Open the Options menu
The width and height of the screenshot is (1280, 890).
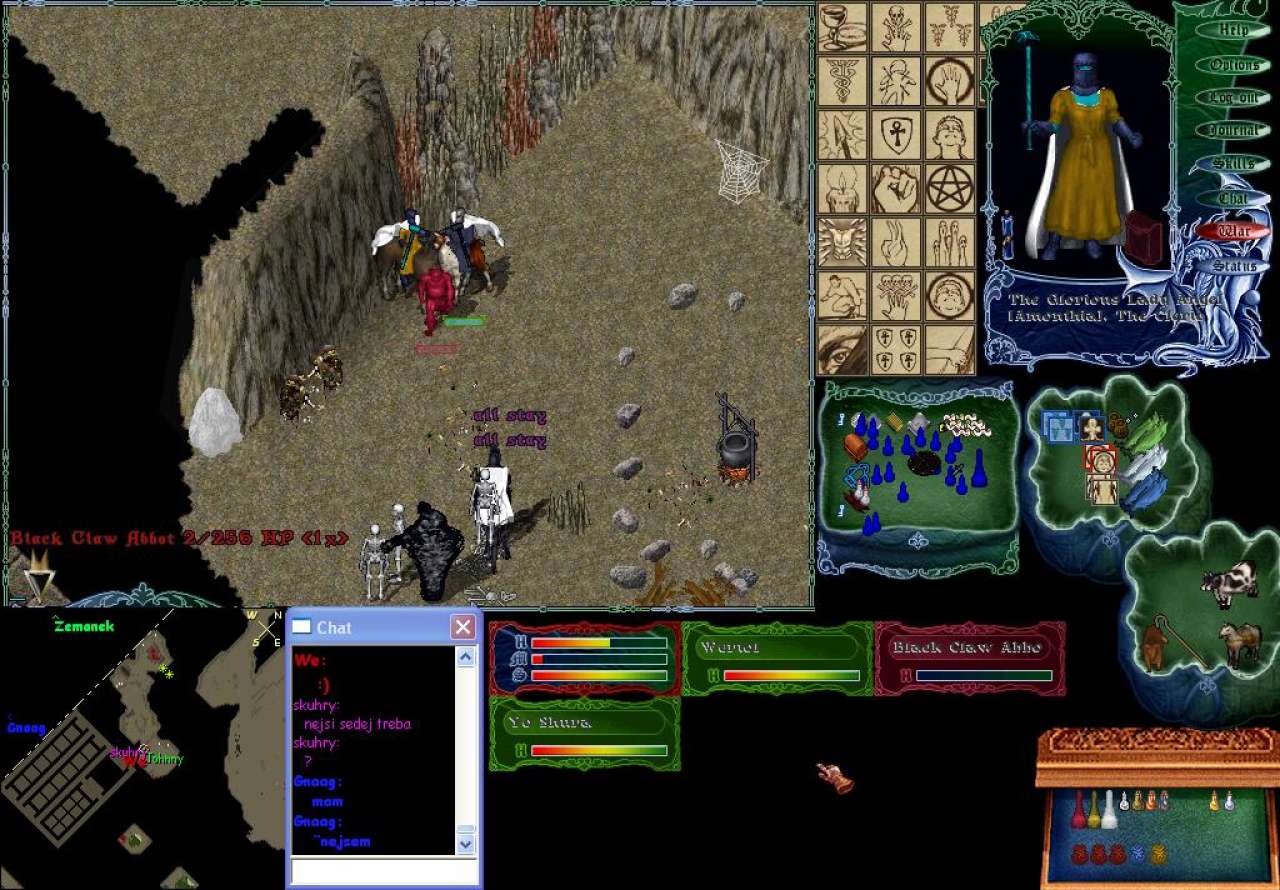(x=1234, y=65)
